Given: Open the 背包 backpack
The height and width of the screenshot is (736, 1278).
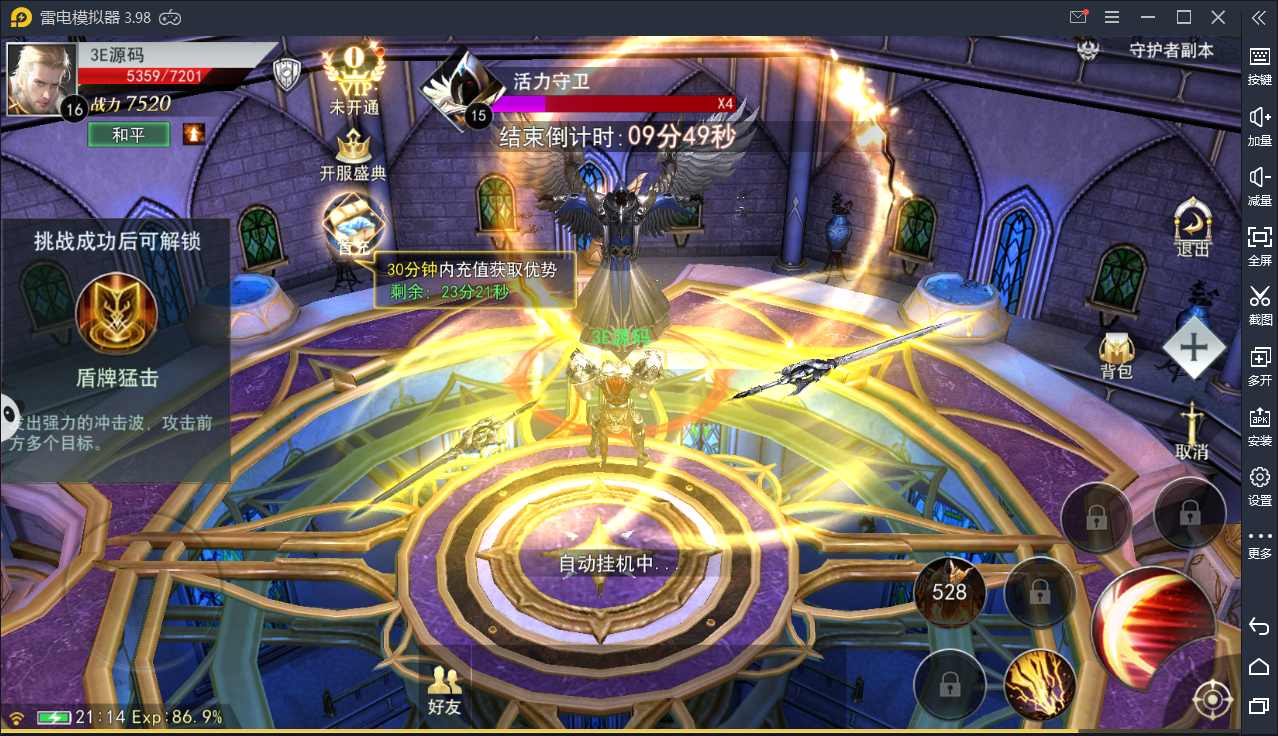Looking at the screenshot, I should 1116,354.
